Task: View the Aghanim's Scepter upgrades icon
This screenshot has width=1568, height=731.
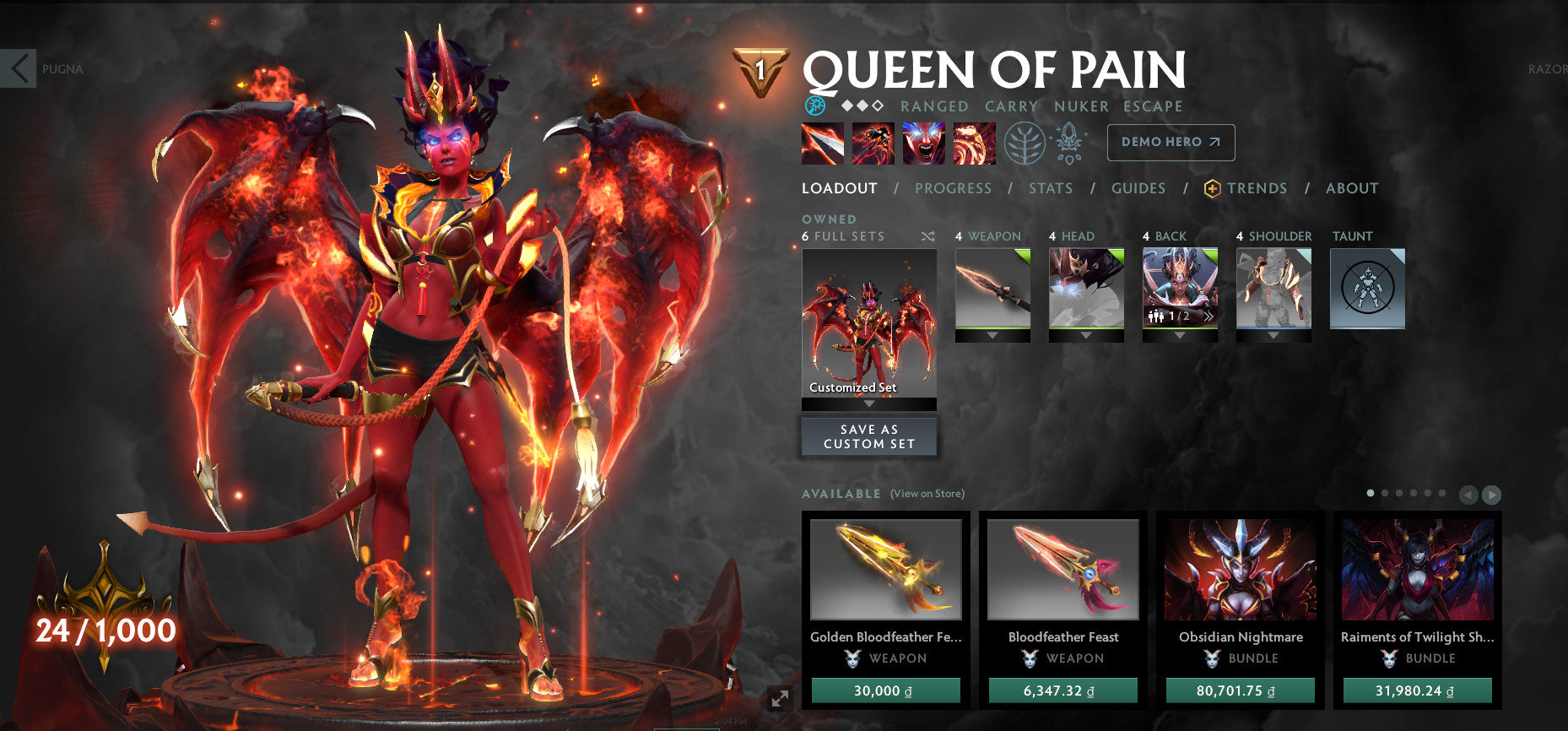Action: click(1068, 143)
